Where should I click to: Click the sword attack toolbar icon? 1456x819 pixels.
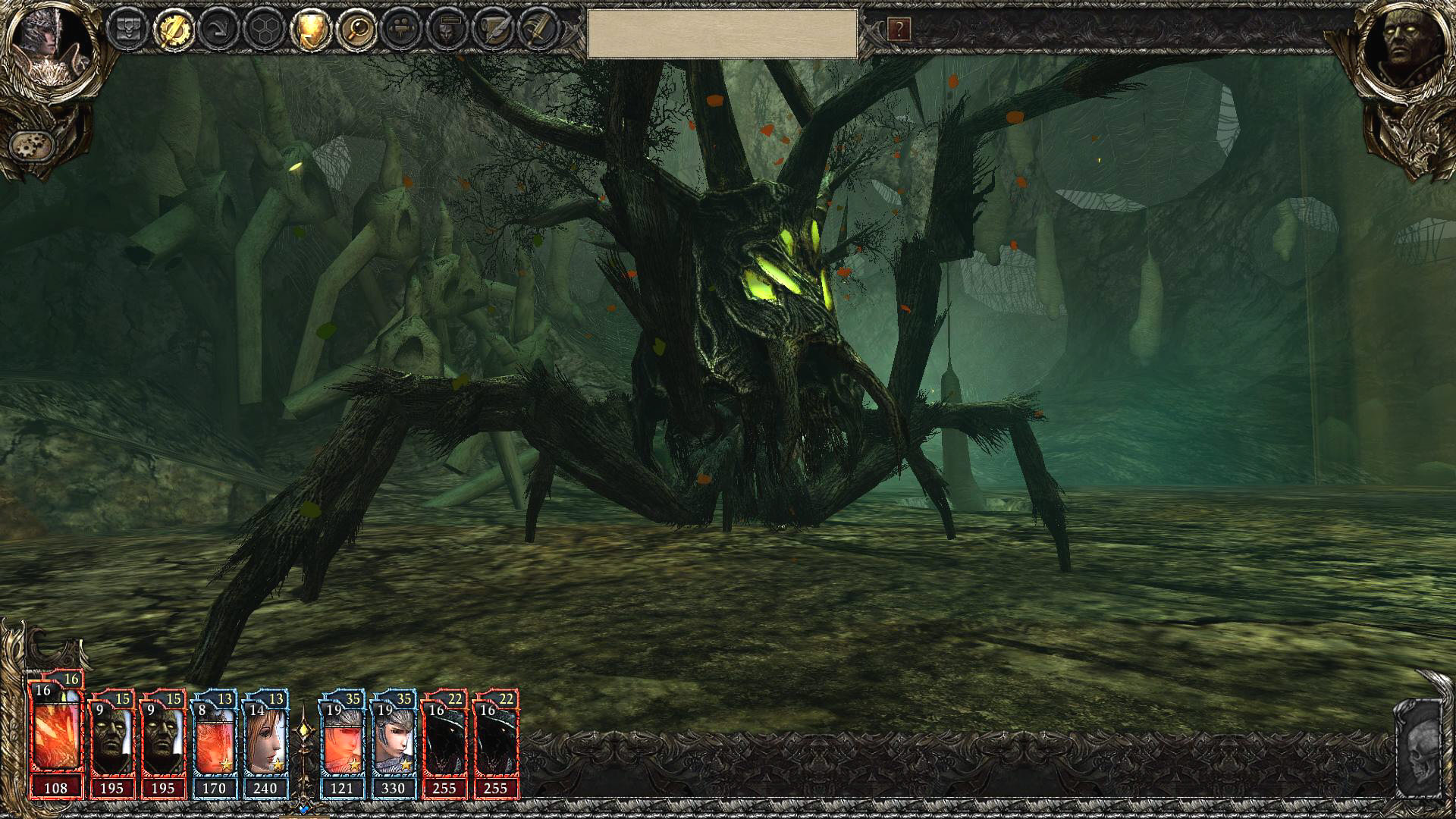(x=539, y=30)
